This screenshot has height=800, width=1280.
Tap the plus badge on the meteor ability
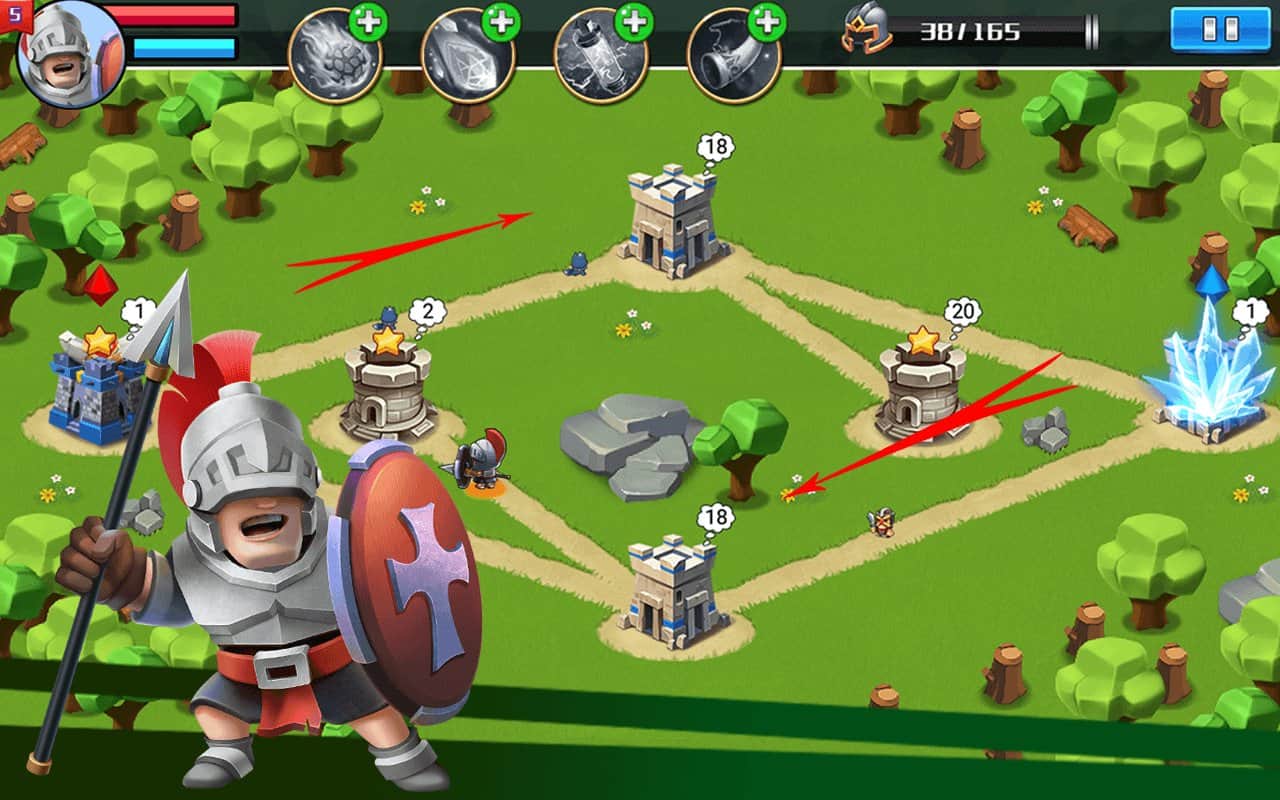click(368, 21)
